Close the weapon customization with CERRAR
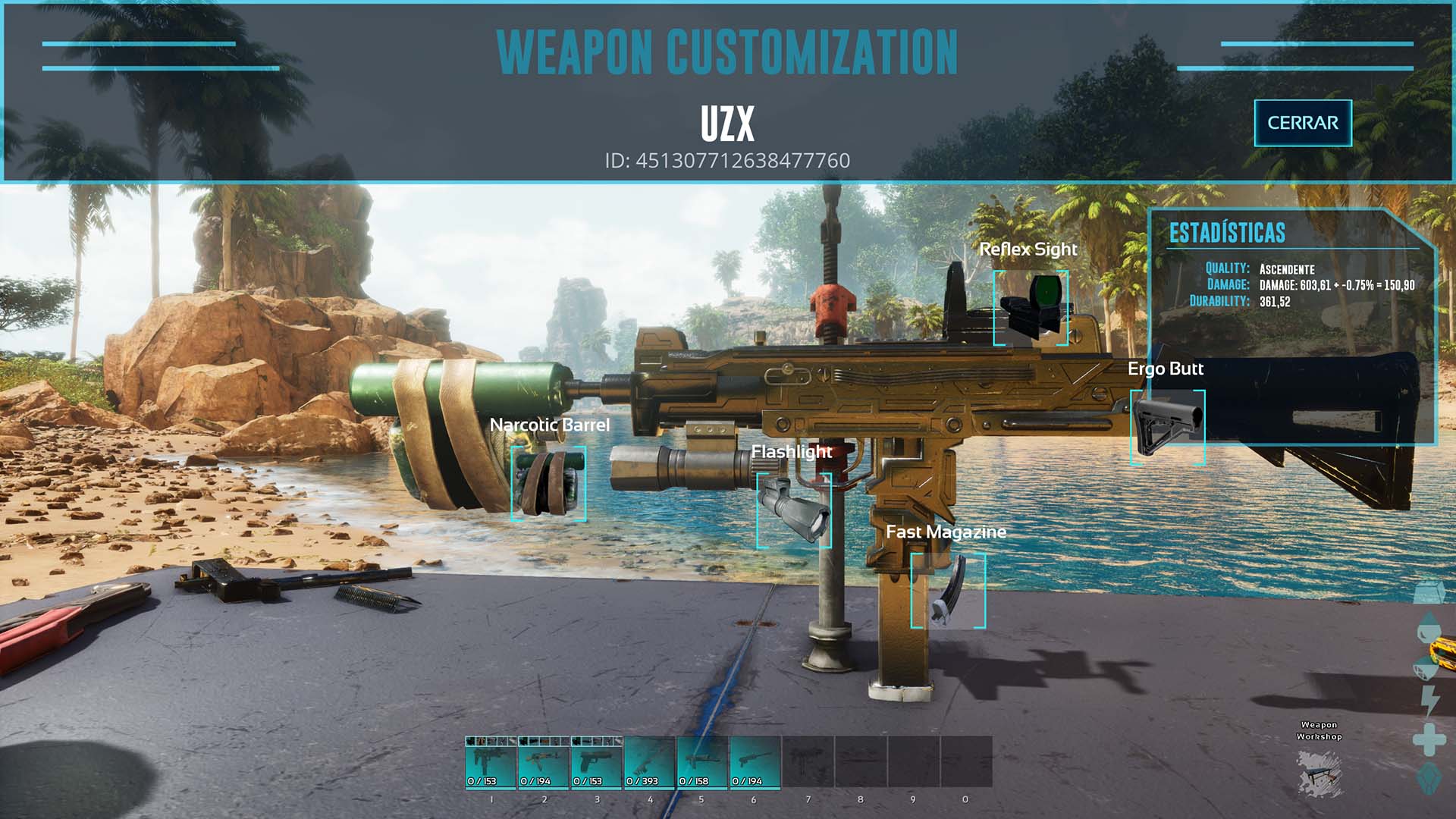 point(1303,123)
